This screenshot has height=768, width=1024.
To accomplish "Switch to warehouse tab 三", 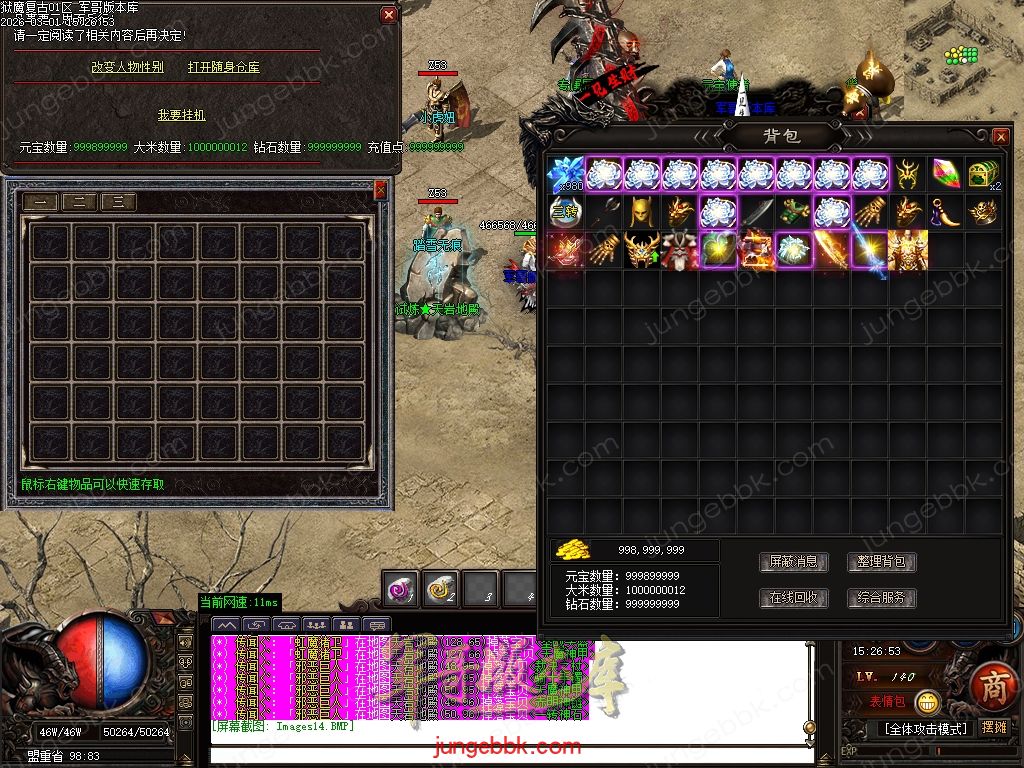I will (x=118, y=202).
